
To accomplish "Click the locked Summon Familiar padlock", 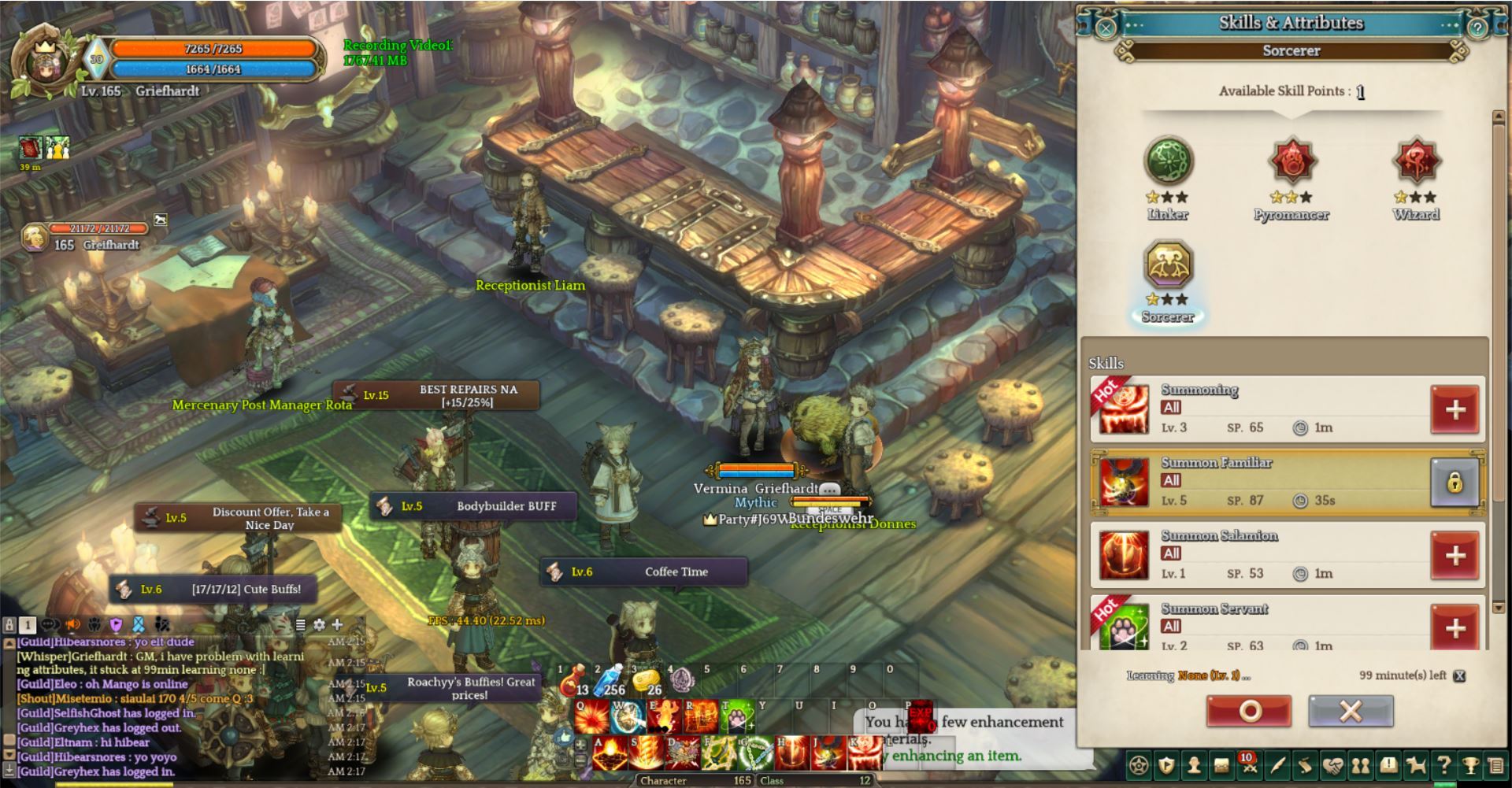I will pos(1454,483).
